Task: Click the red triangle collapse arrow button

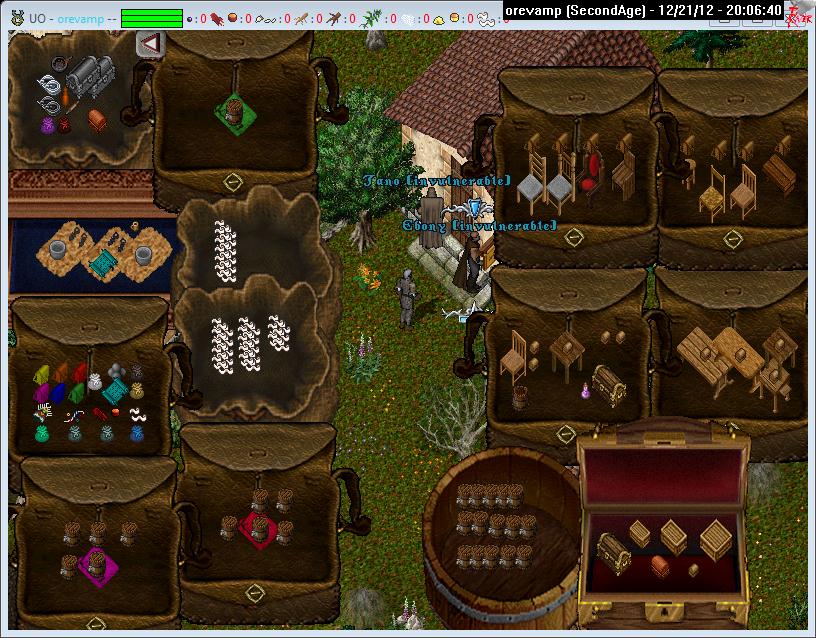Action: point(150,44)
